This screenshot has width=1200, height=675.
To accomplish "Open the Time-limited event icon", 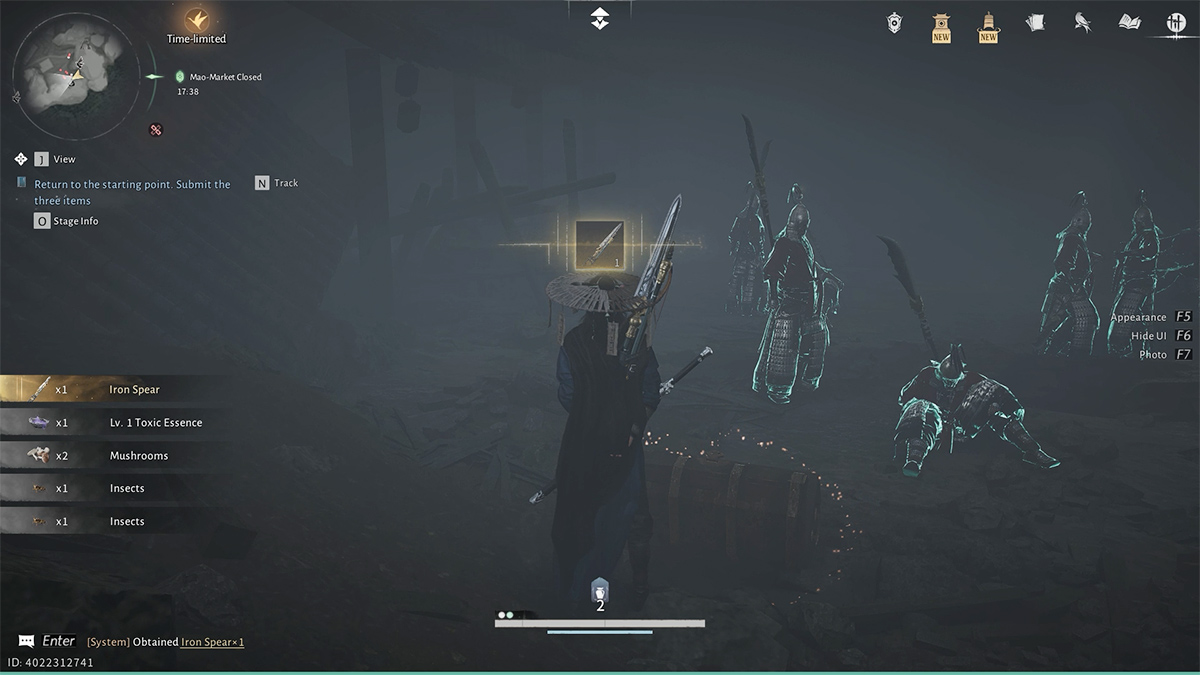I will [196, 20].
